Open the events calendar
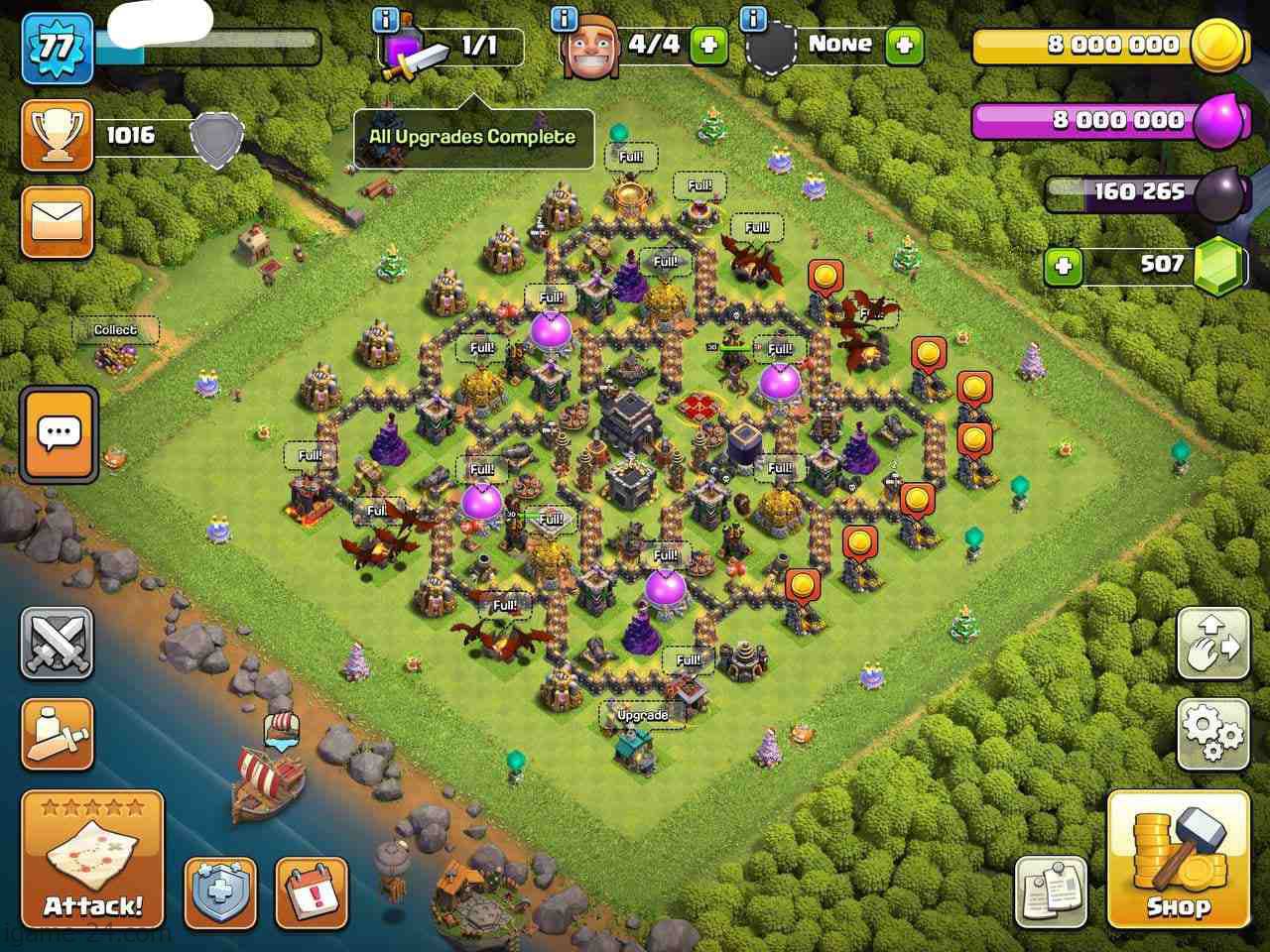The height and width of the screenshot is (952, 1270). pyautogui.click(x=312, y=892)
